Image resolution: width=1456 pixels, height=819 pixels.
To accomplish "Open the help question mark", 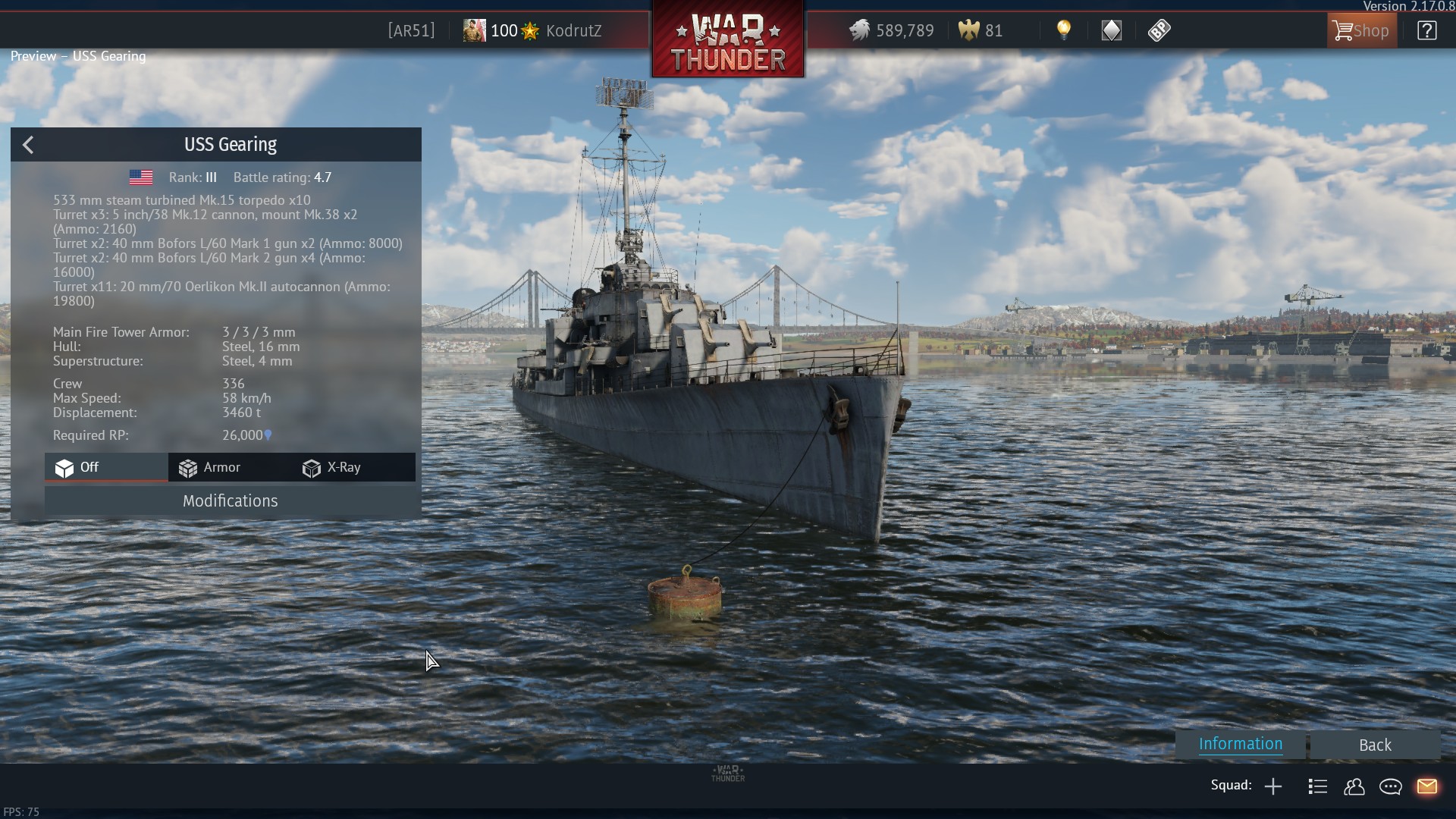I will coord(1426,31).
